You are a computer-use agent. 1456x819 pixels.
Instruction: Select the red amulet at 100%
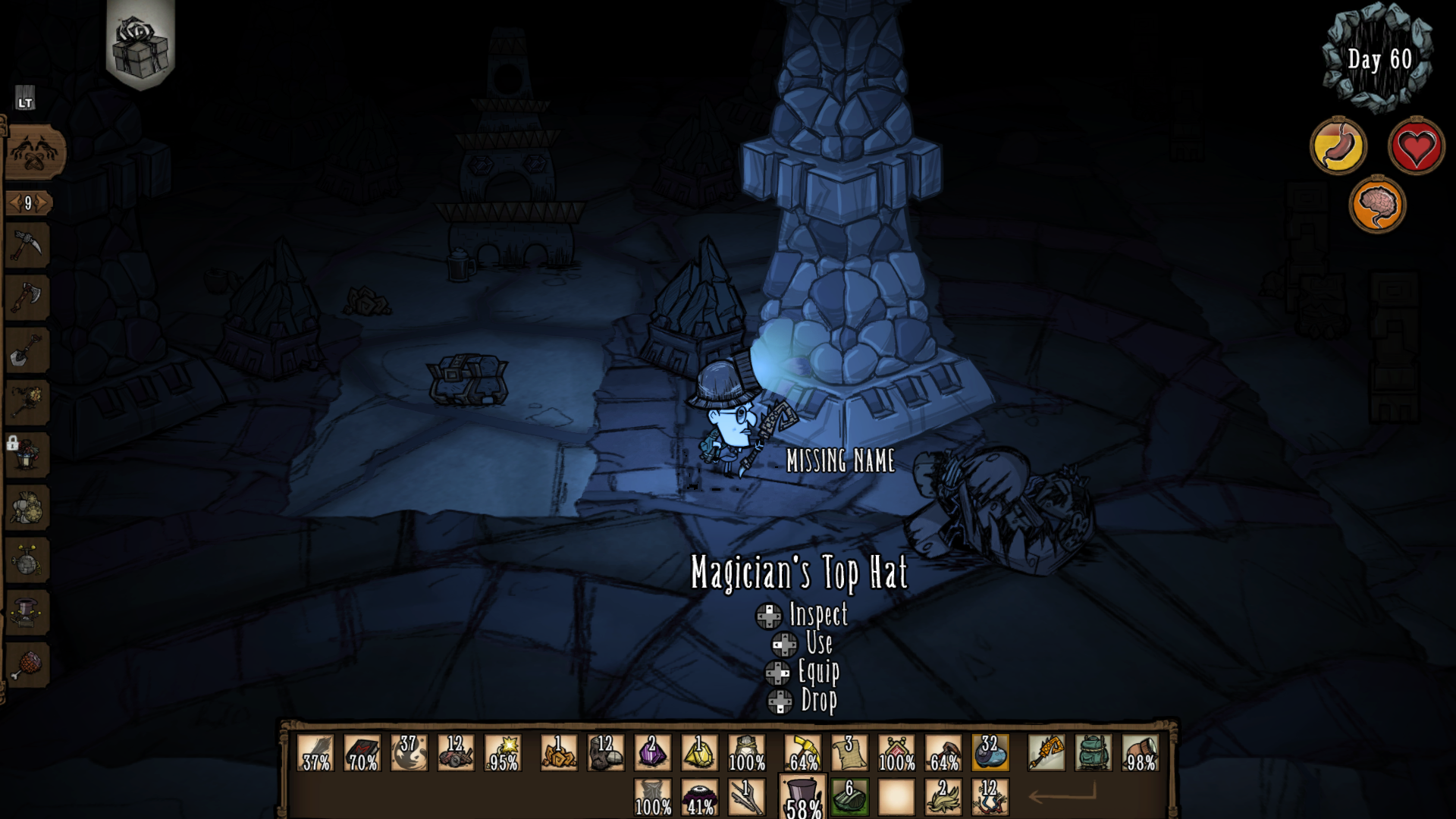click(x=896, y=752)
